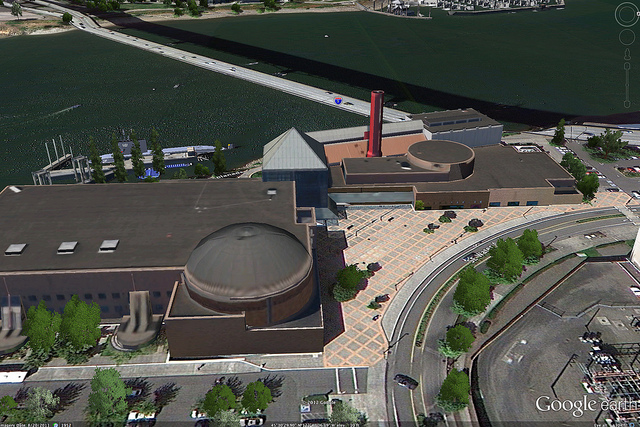The image size is (640, 427).
Task: Click the Google Earth logo
Action: click(x=585, y=405)
